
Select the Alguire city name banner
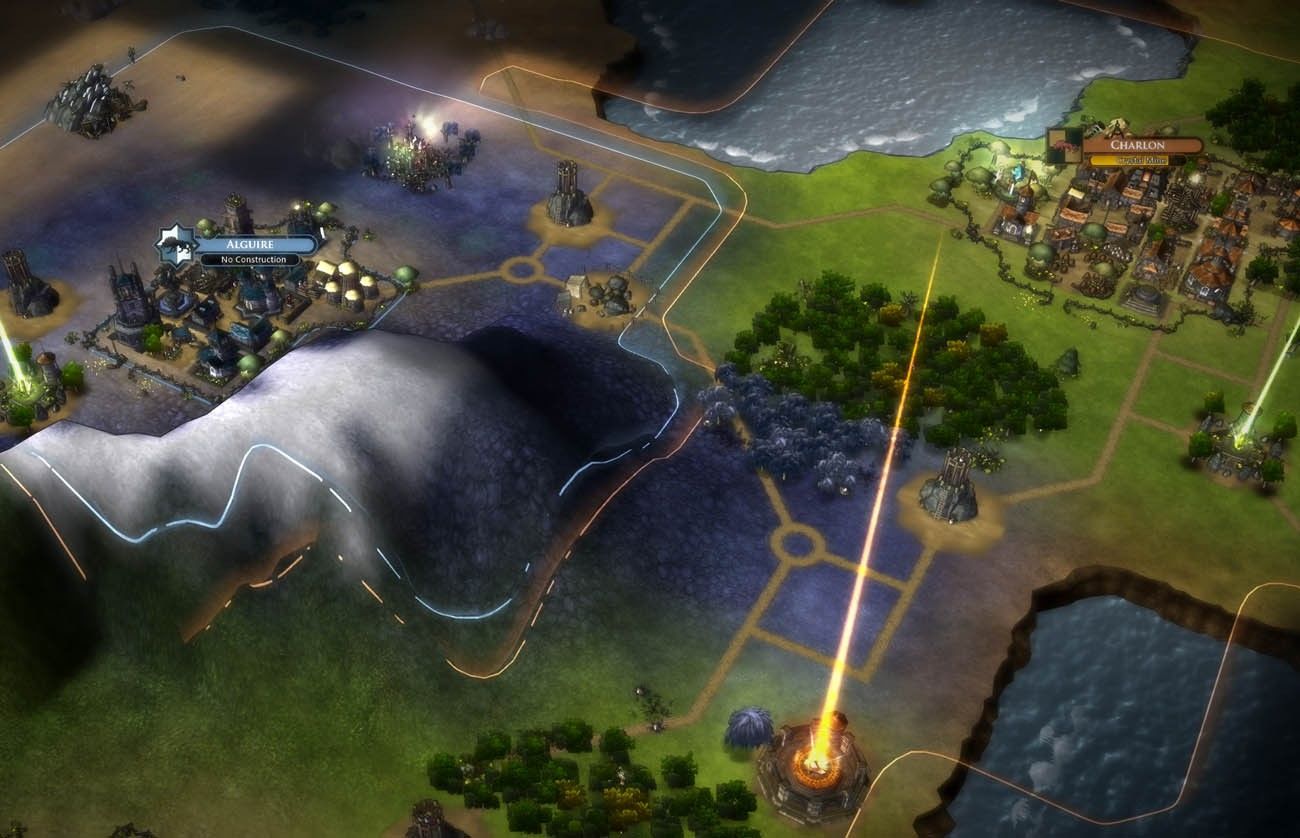point(255,243)
